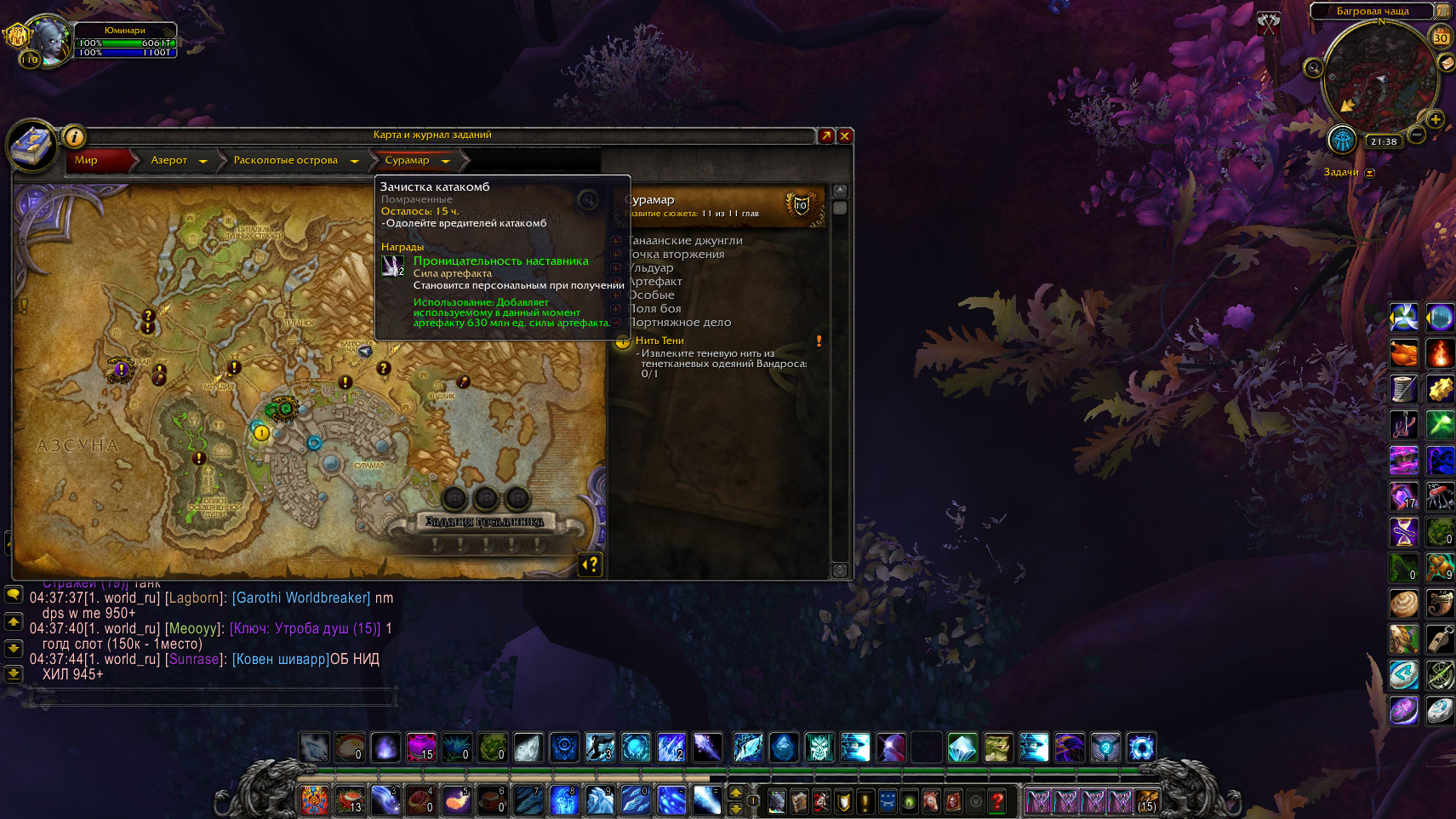Open the Задачи objectives tracker toggle
Viewport: 1456px width, 819px height.
tap(1370, 173)
